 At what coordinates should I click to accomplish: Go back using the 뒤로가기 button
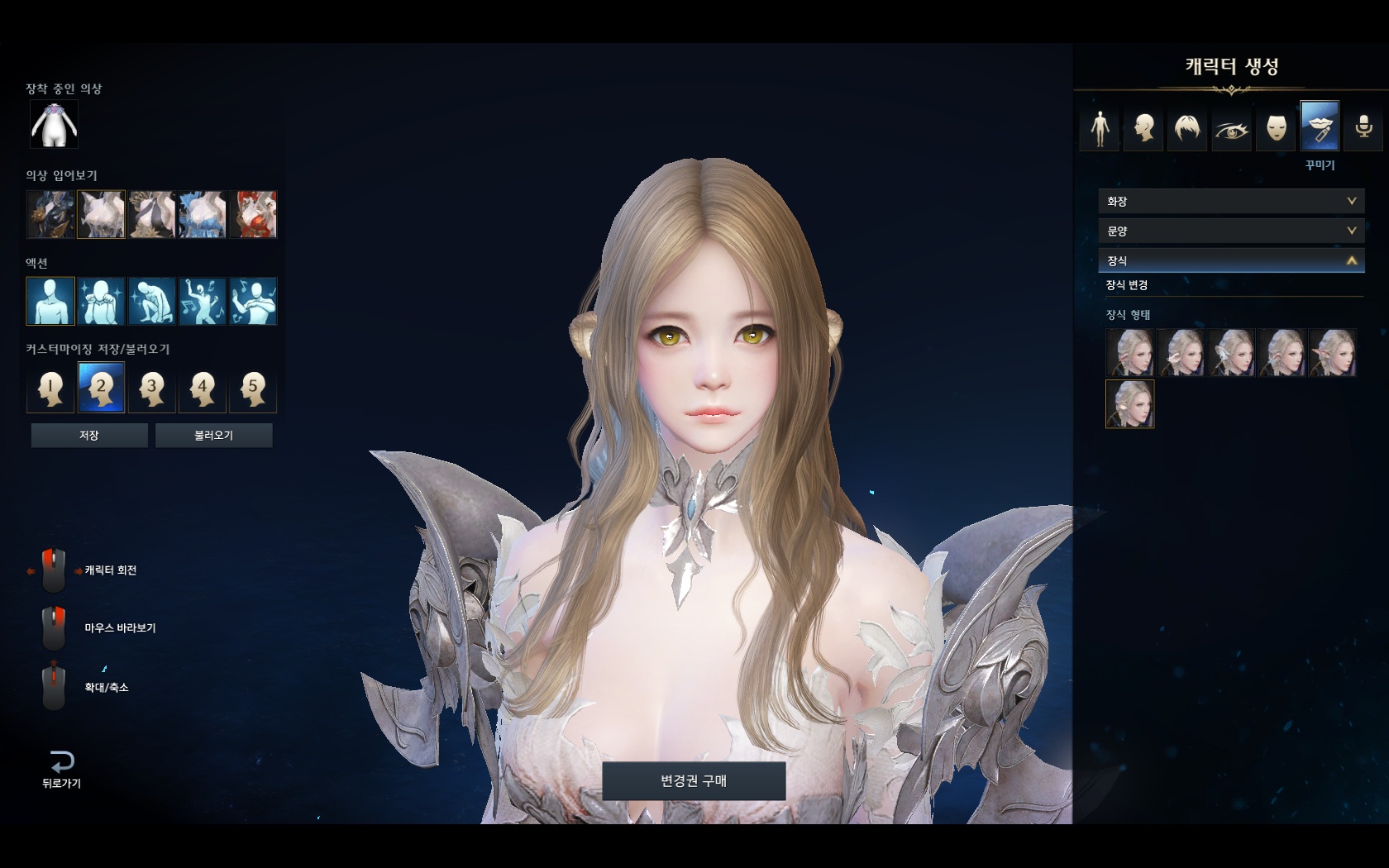[x=61, y=769]
